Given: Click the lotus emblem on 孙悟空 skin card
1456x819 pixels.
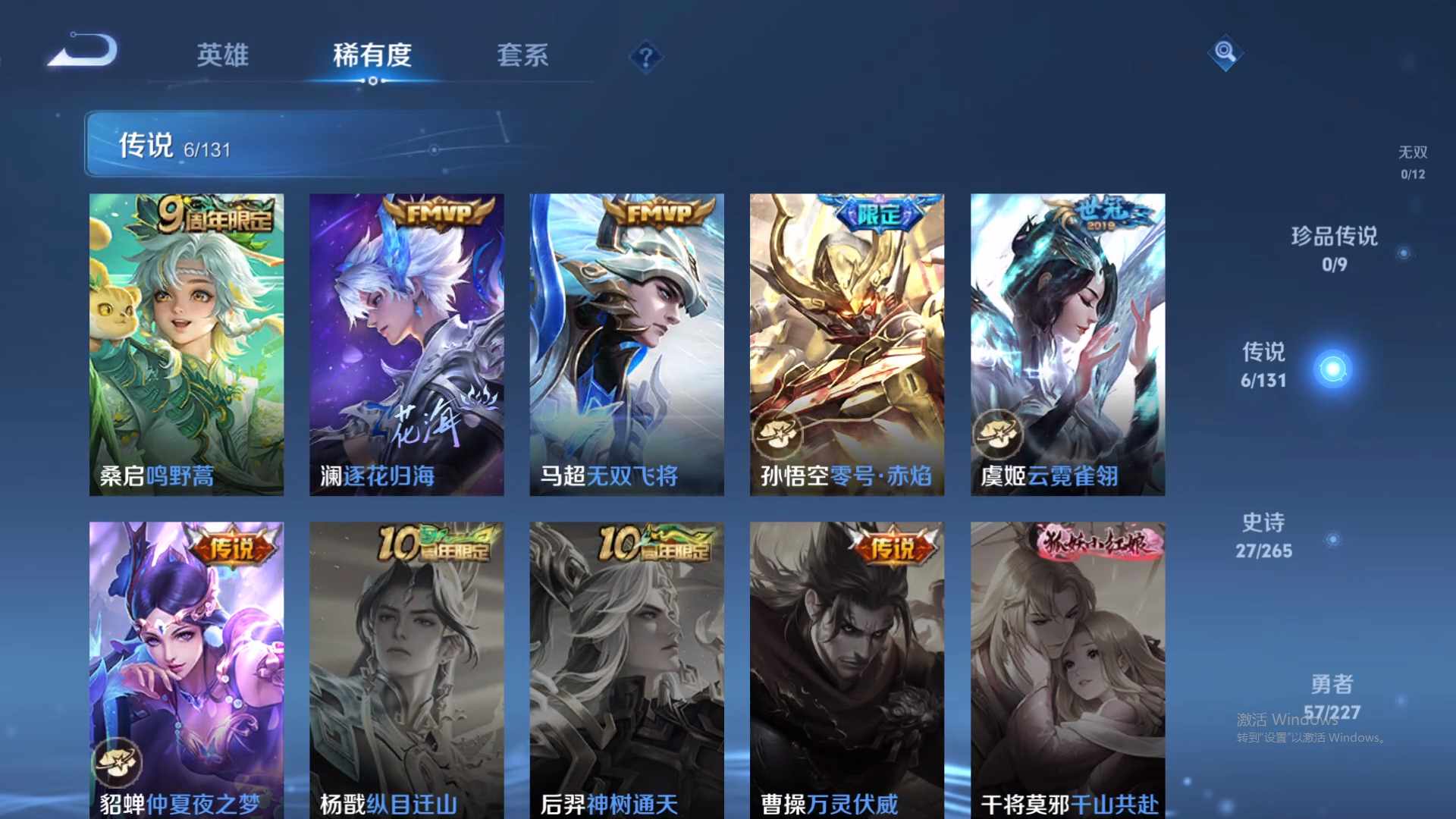Looking at the screenshot, I should [776, 435].
